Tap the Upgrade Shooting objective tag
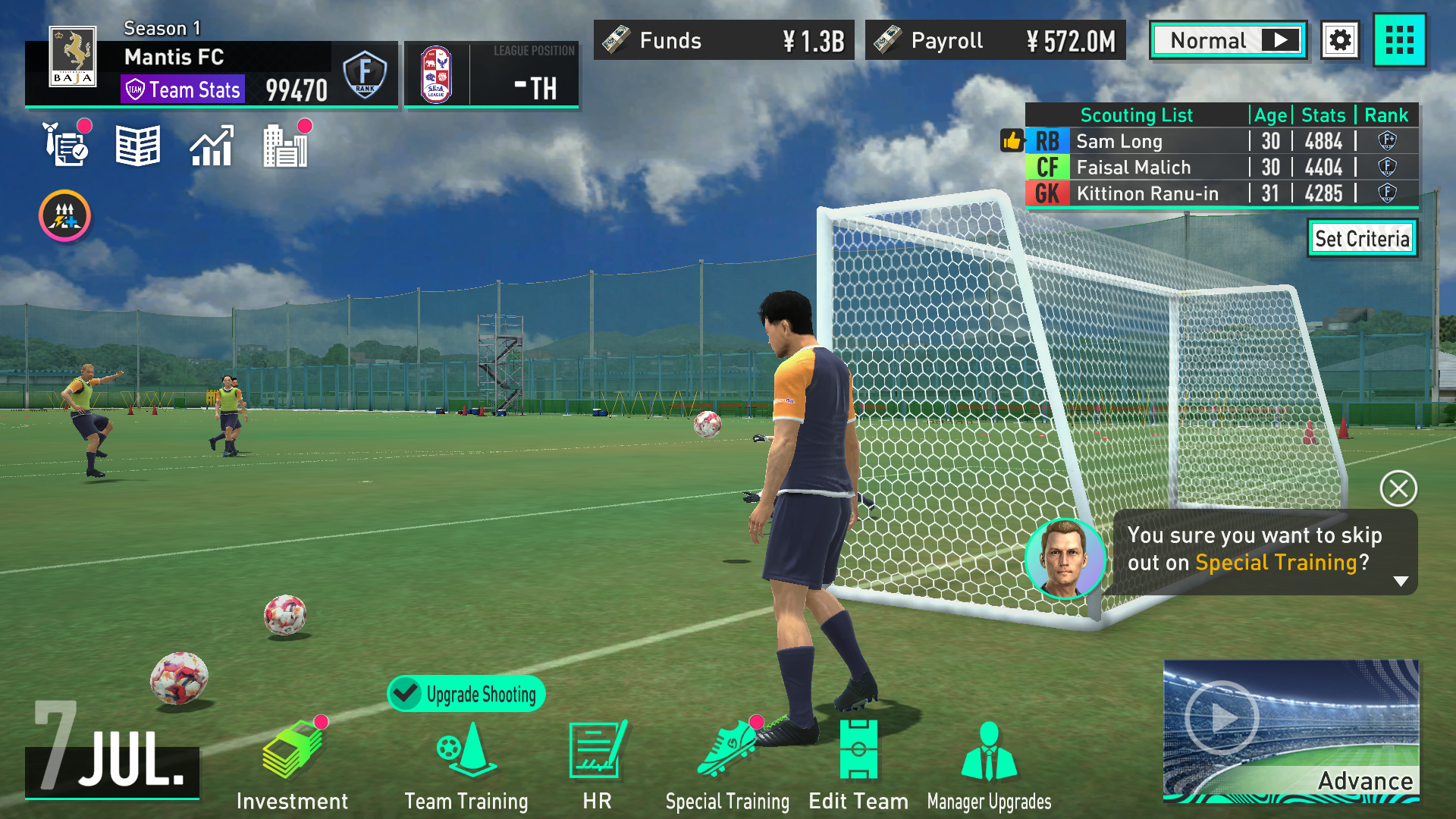The width and height of the screenshot is (1456, 819). pos(466,693)
